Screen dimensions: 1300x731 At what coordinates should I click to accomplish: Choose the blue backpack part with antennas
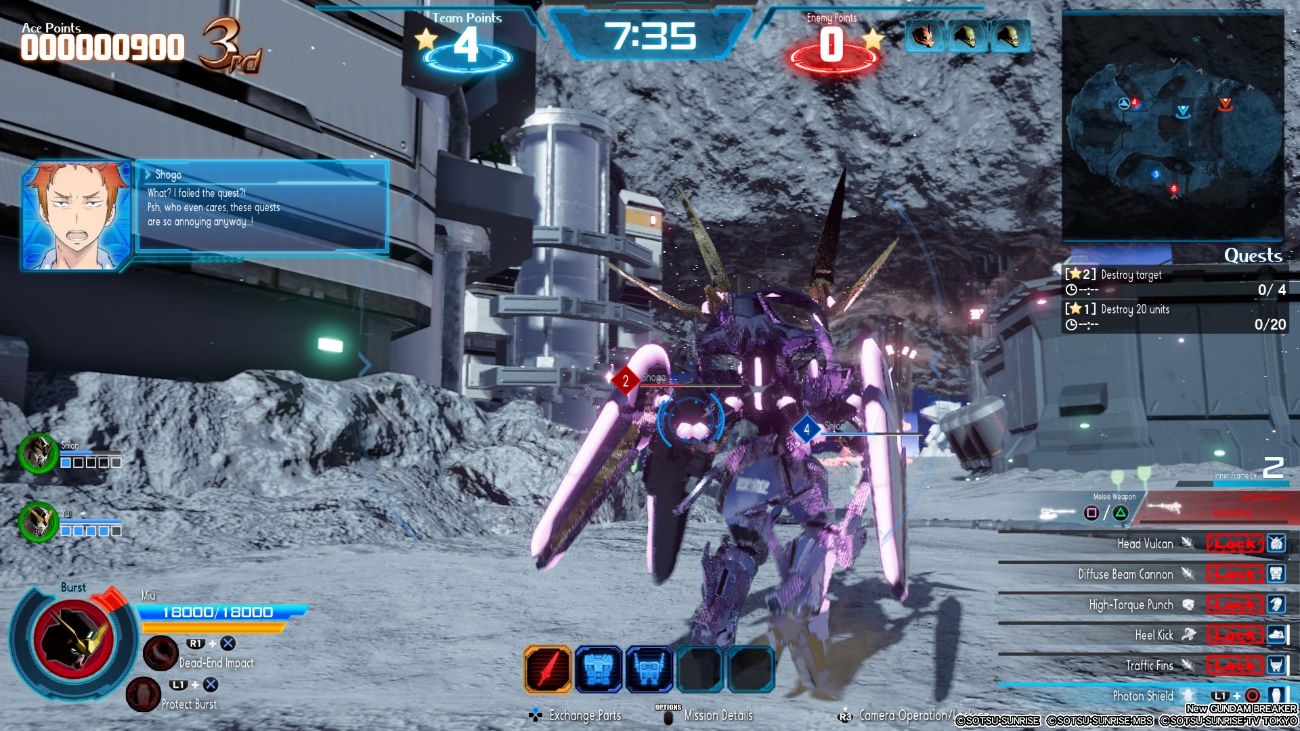649,669
